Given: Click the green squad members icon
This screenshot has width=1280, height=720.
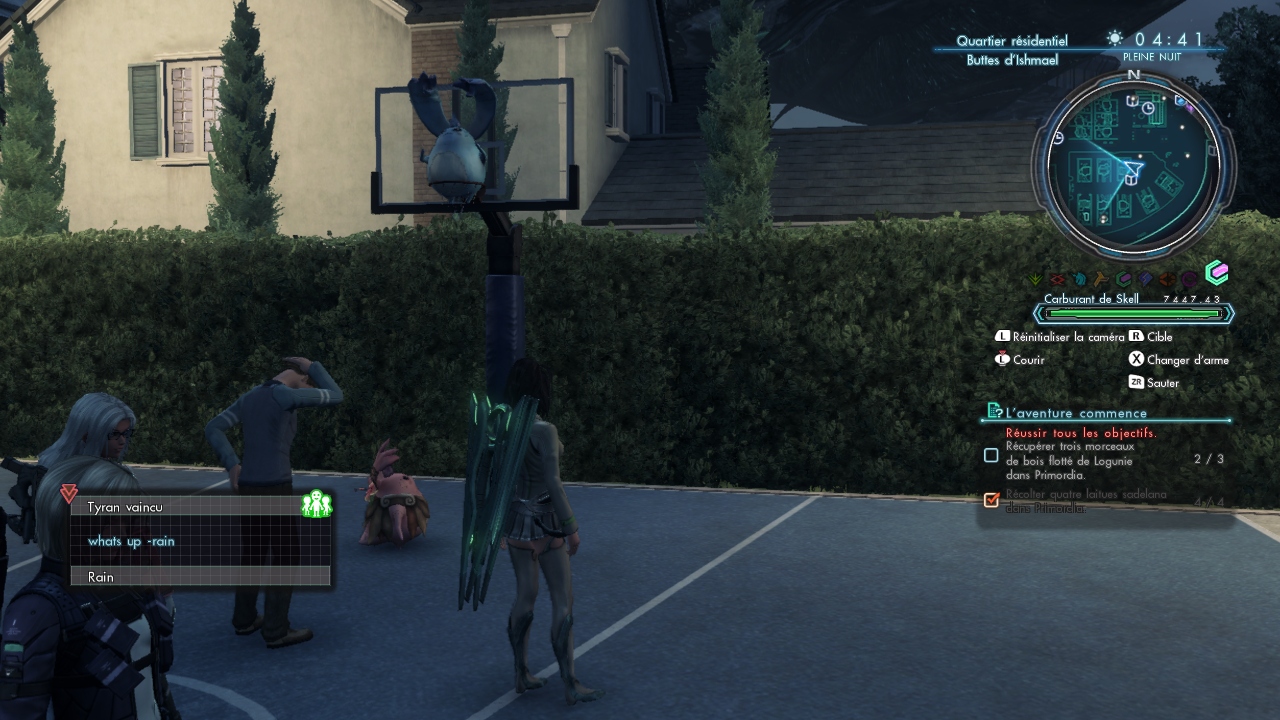Looking at the screenshot, I should [316, 505].
